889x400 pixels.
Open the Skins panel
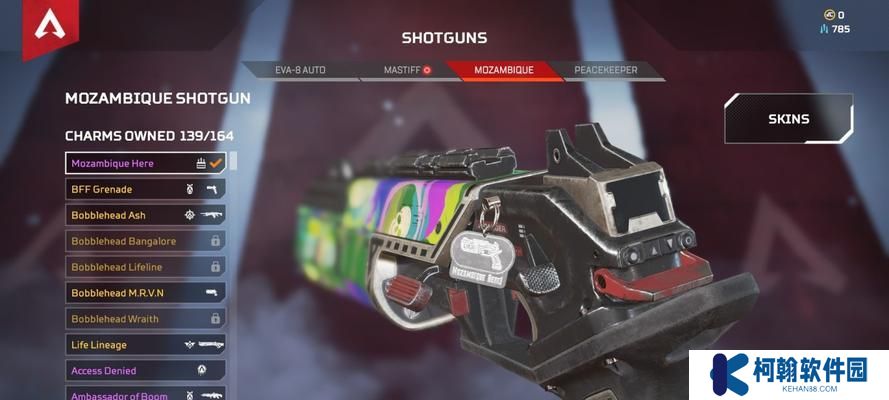coord(788,119)
